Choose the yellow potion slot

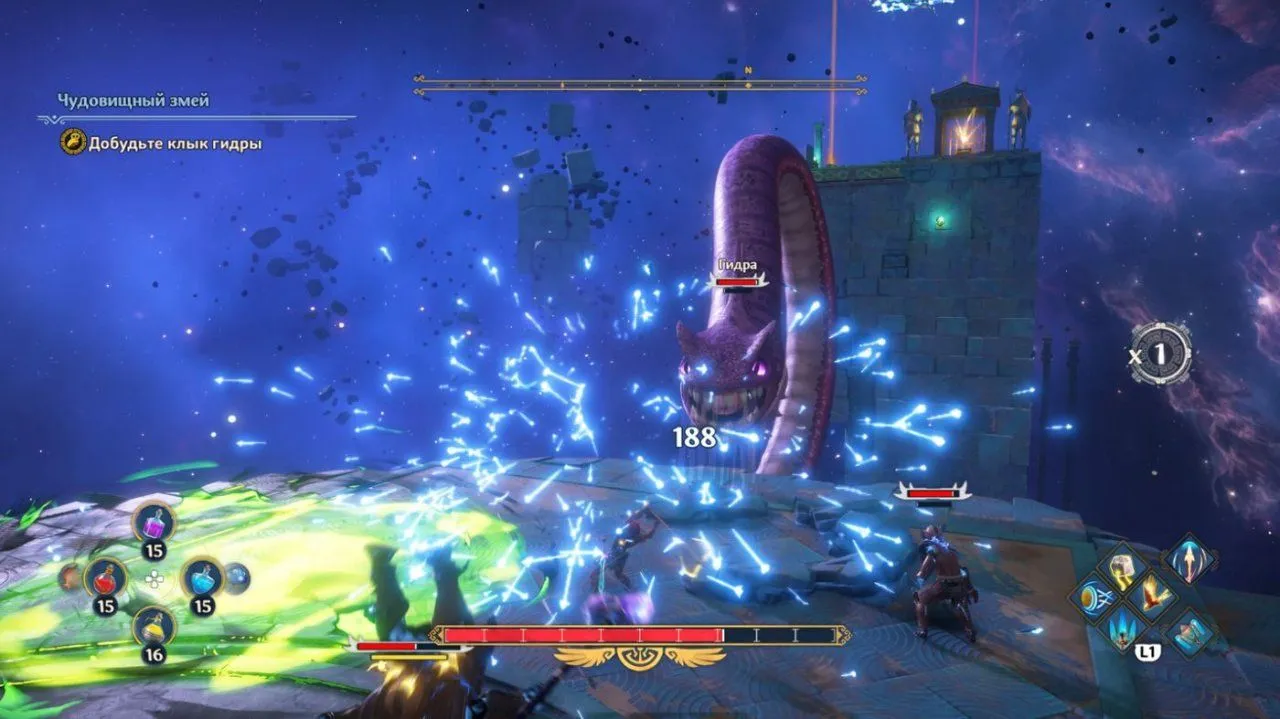pos(154,627)
